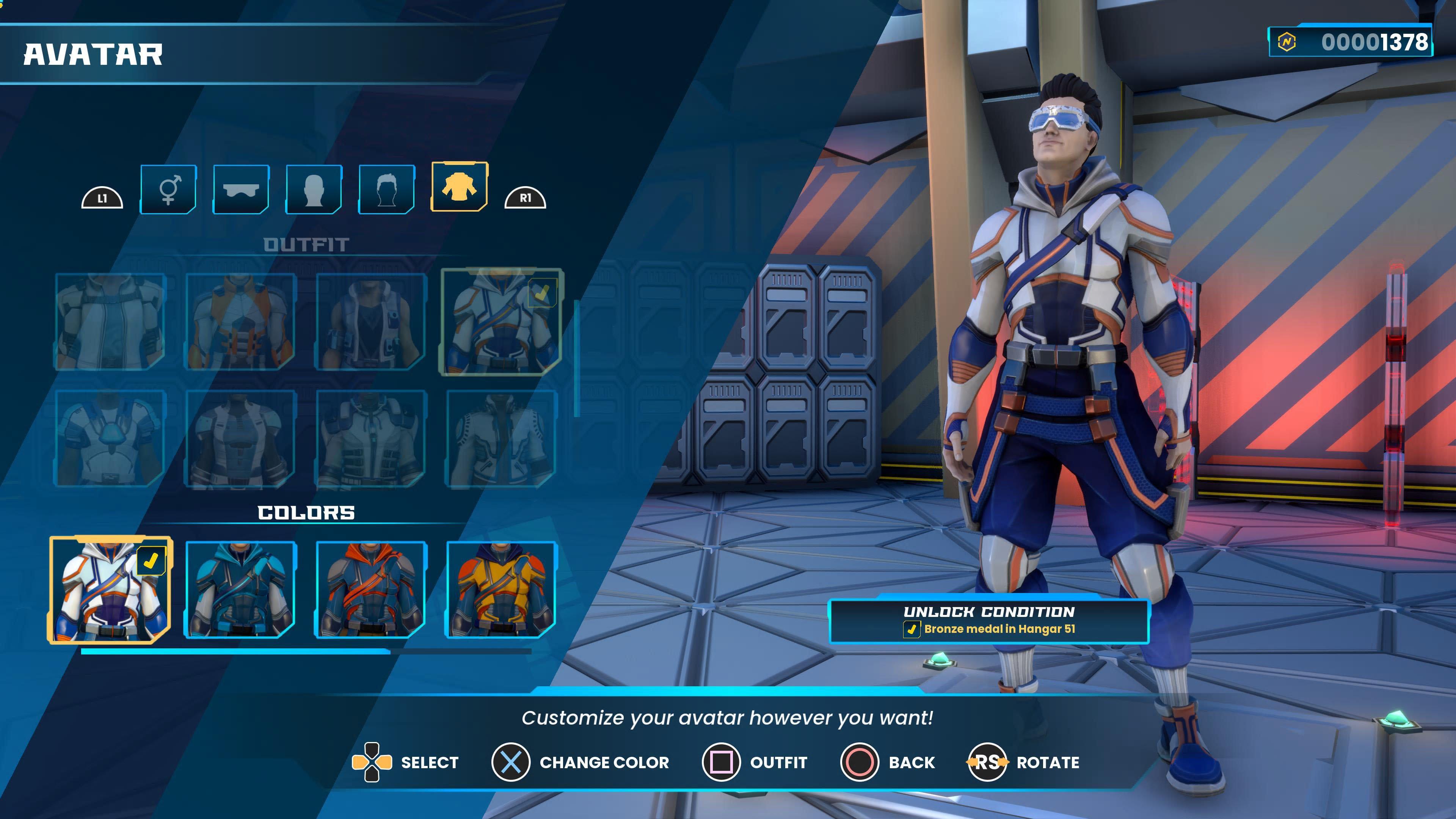Open the hairstyle tab
The height and width of the screenshot is (819, 1456).
coord(387,189)
